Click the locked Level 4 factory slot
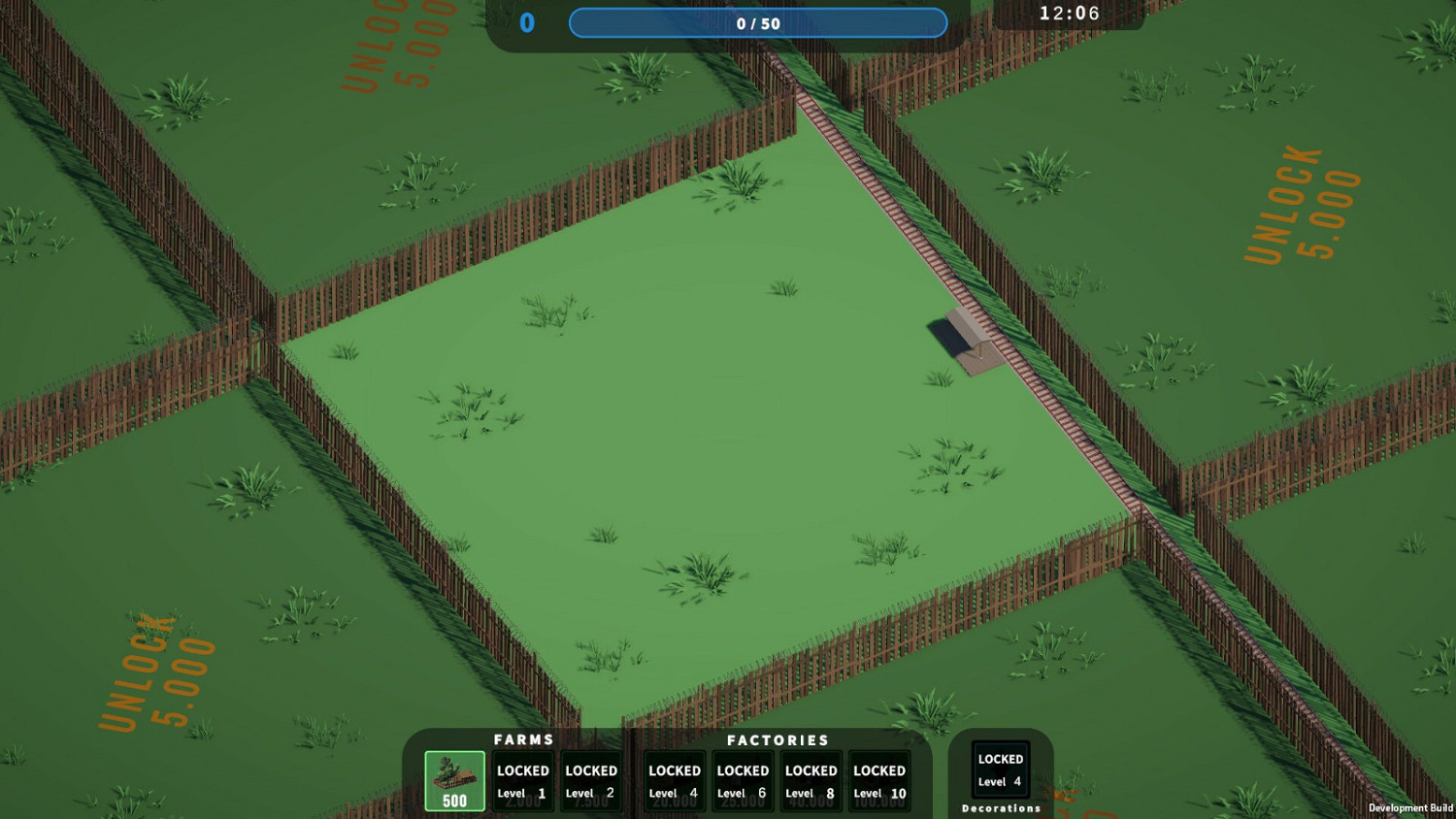 coord(673,779)
